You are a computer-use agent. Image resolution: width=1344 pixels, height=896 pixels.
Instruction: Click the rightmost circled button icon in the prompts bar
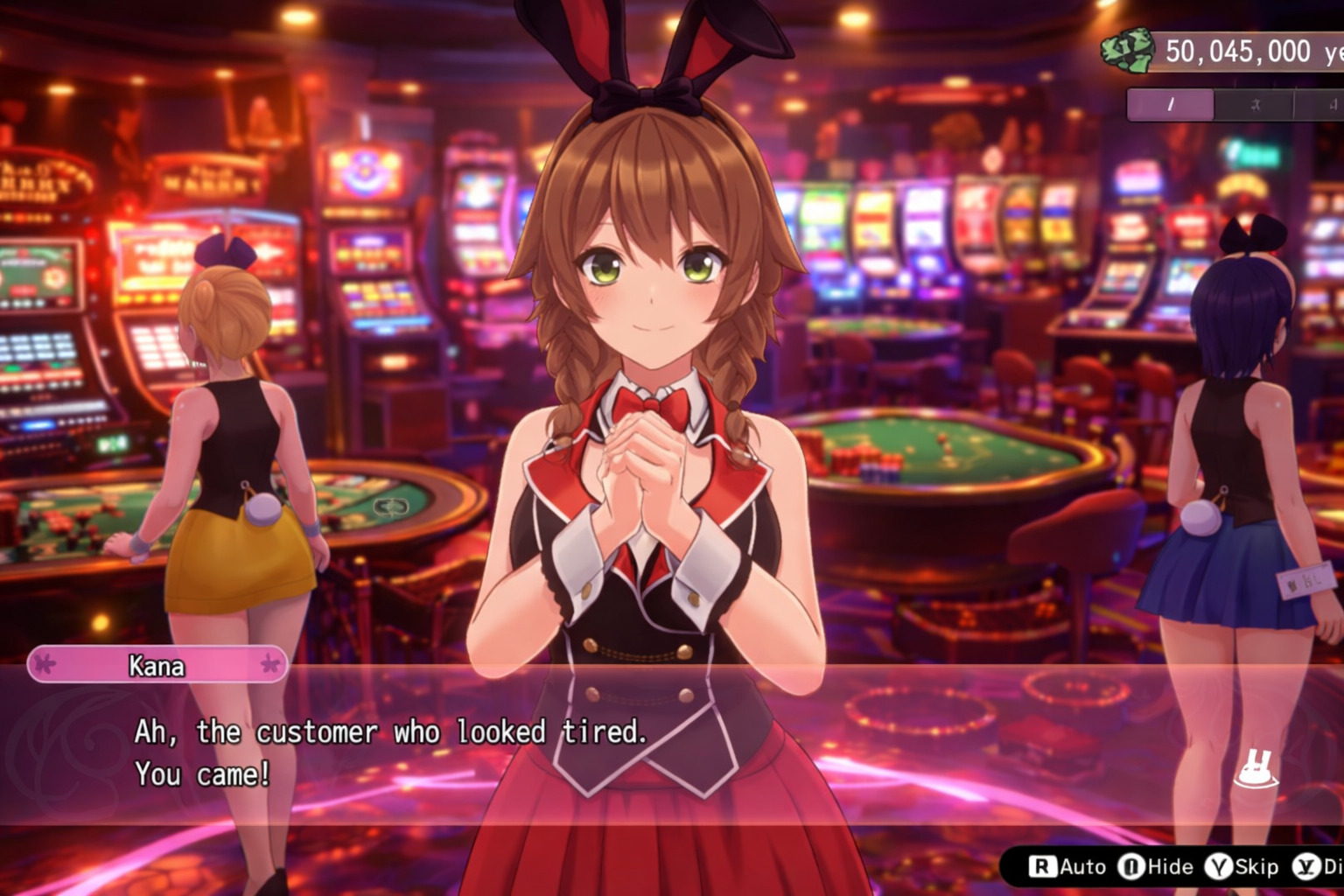click(x=1305, y=865)
